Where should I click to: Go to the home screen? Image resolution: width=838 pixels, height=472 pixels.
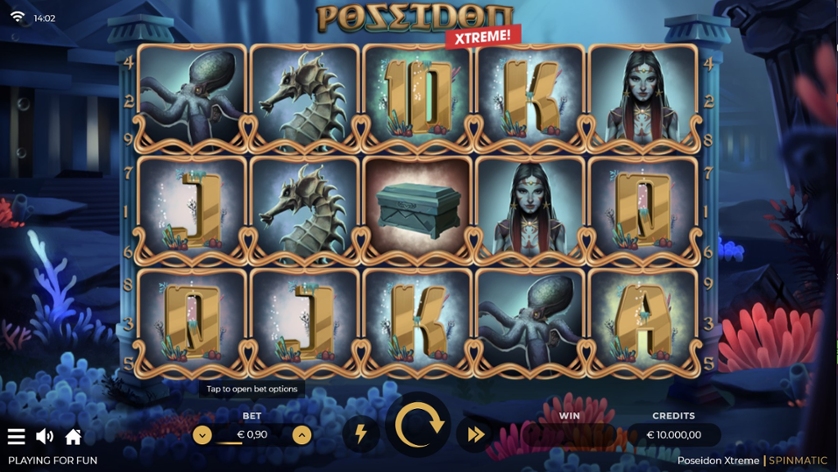click(73, 437)
